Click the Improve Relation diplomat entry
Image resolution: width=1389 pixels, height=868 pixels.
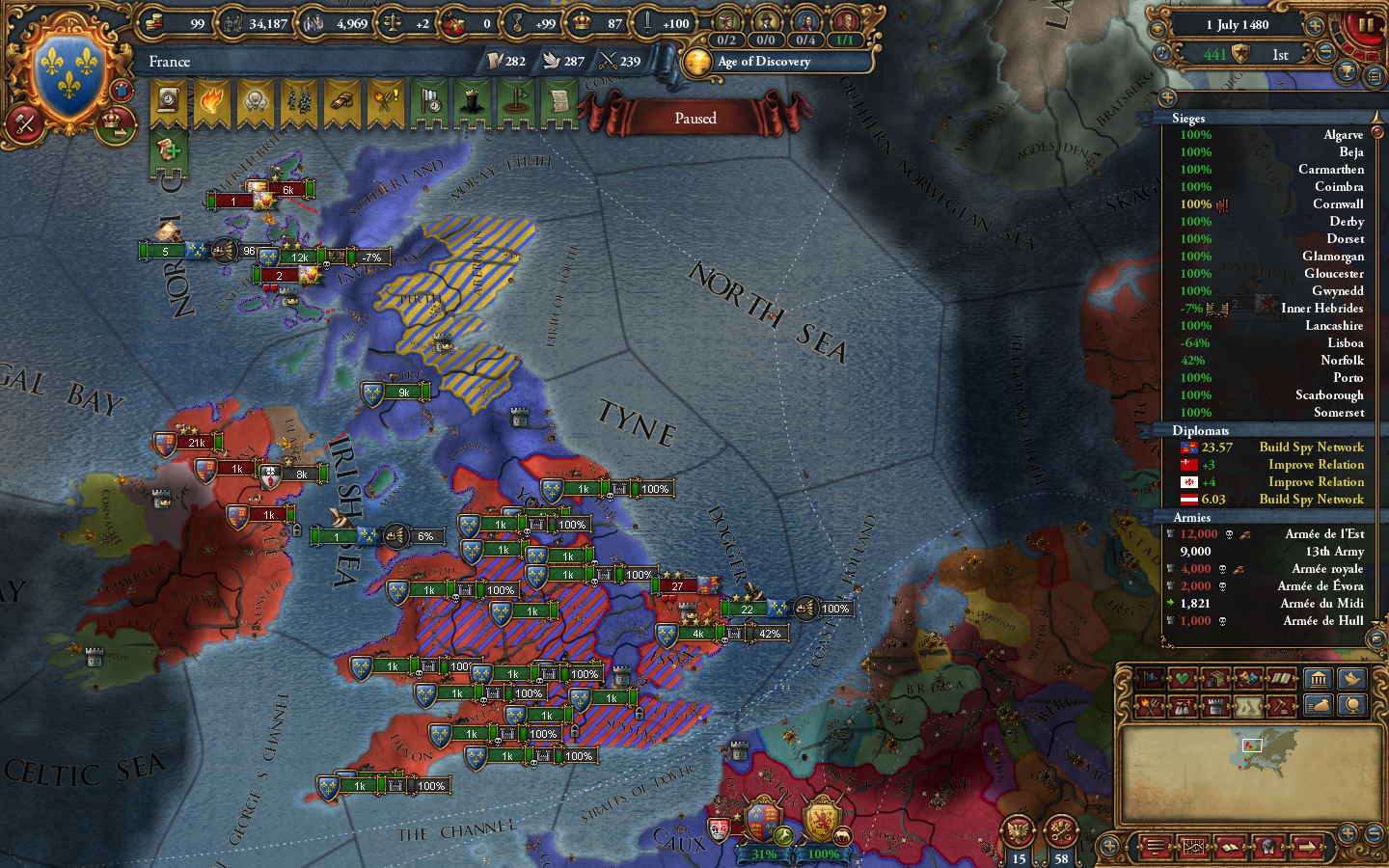point(1316,464)
